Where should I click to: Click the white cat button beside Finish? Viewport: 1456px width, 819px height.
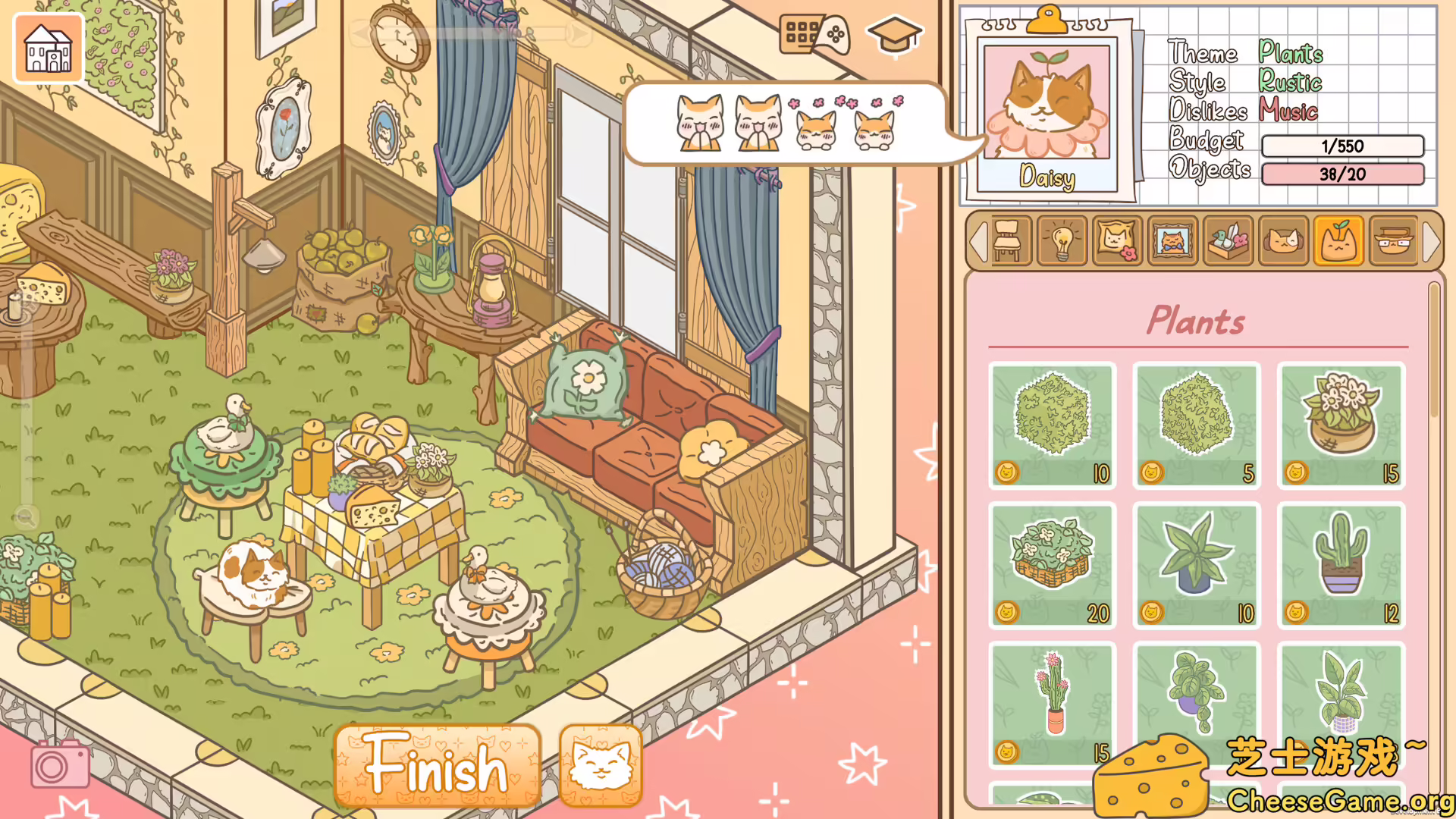click(x=600, y=767)
